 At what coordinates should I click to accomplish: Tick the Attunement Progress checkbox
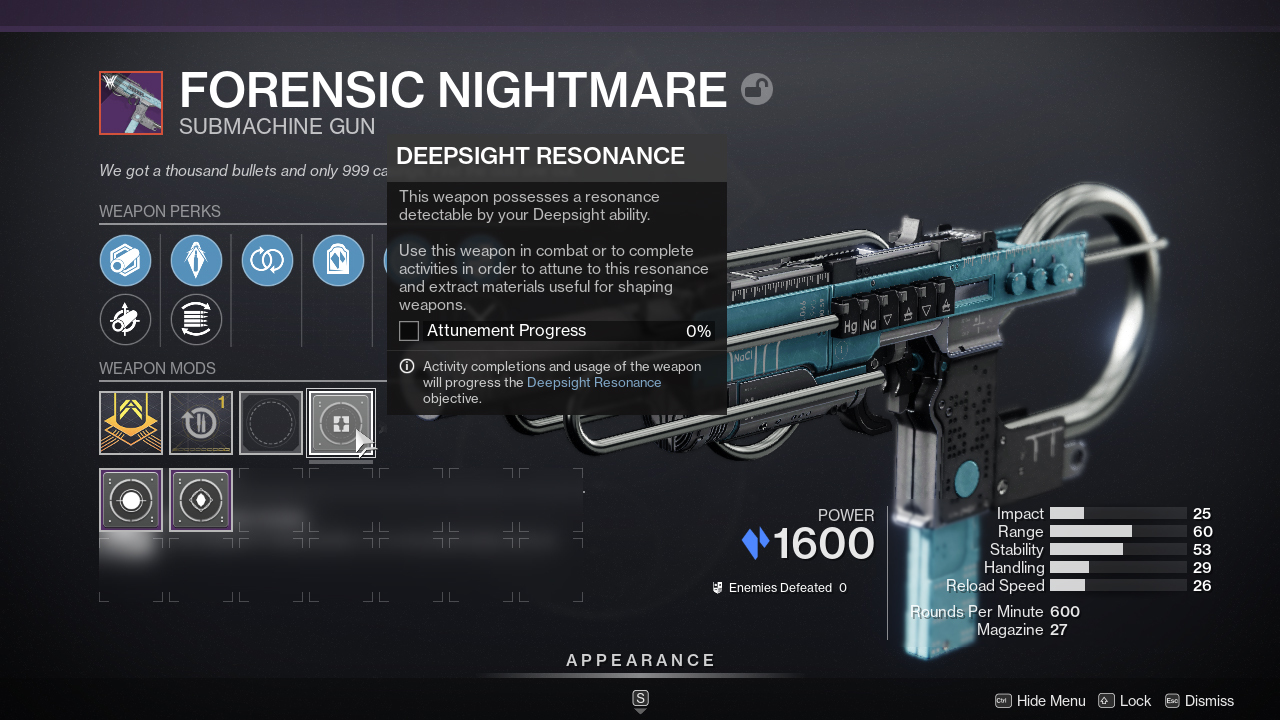click(408, 330)
